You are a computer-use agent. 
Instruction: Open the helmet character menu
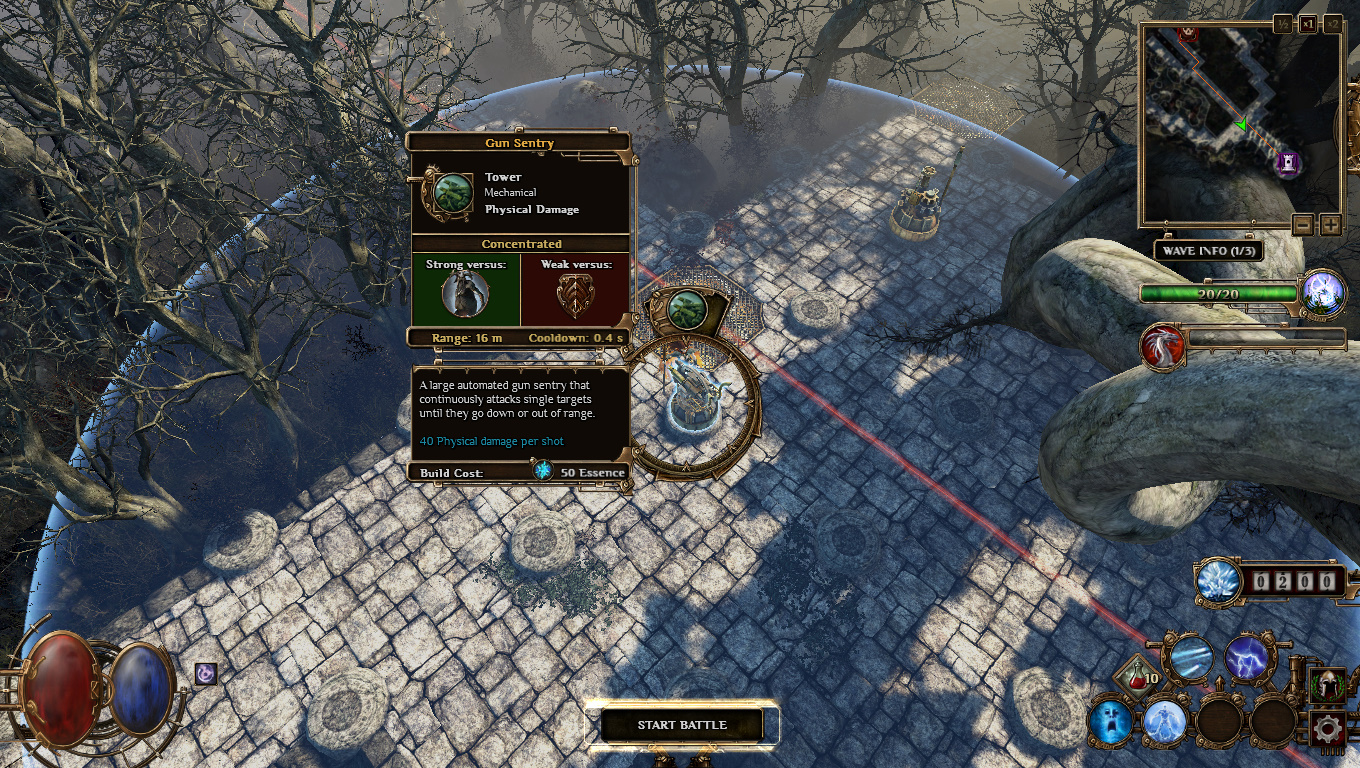[x=1327, y=685]
